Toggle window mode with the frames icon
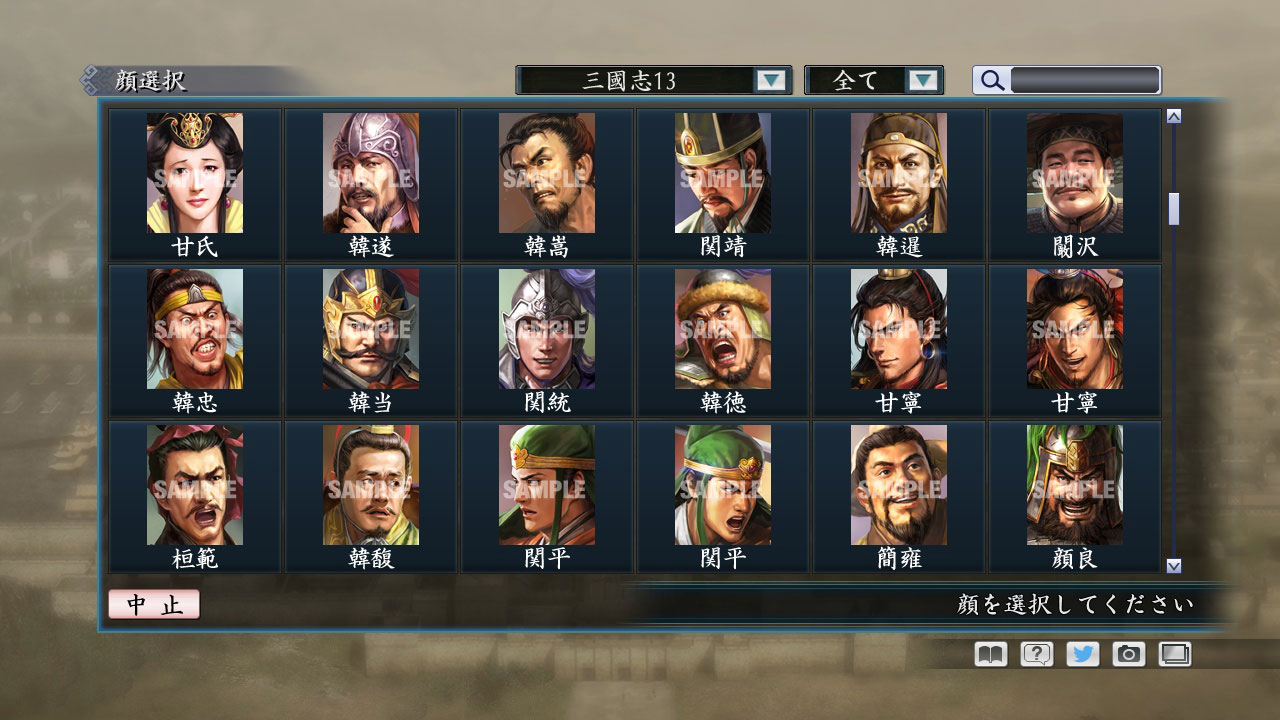Image resolution: width=1280 pixels, height=720 pixels. (1173, 653)
